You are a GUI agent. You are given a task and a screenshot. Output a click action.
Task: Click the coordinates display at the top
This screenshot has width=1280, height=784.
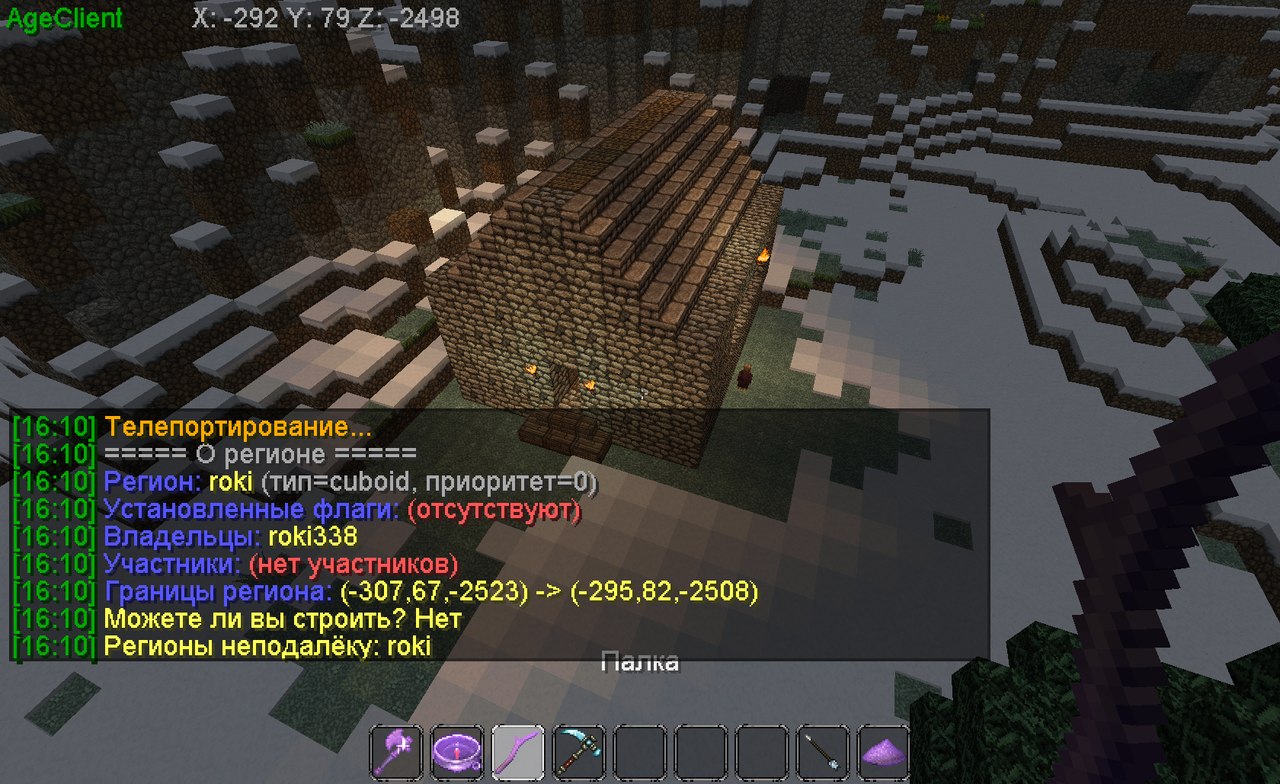tap(324, 17)
